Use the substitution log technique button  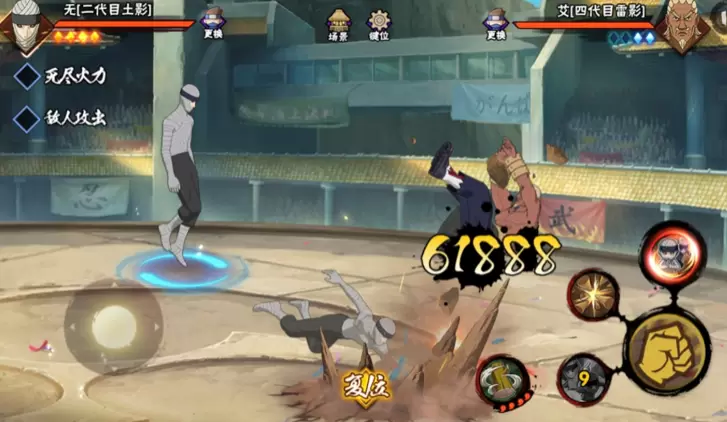click(x=501, y=379)
